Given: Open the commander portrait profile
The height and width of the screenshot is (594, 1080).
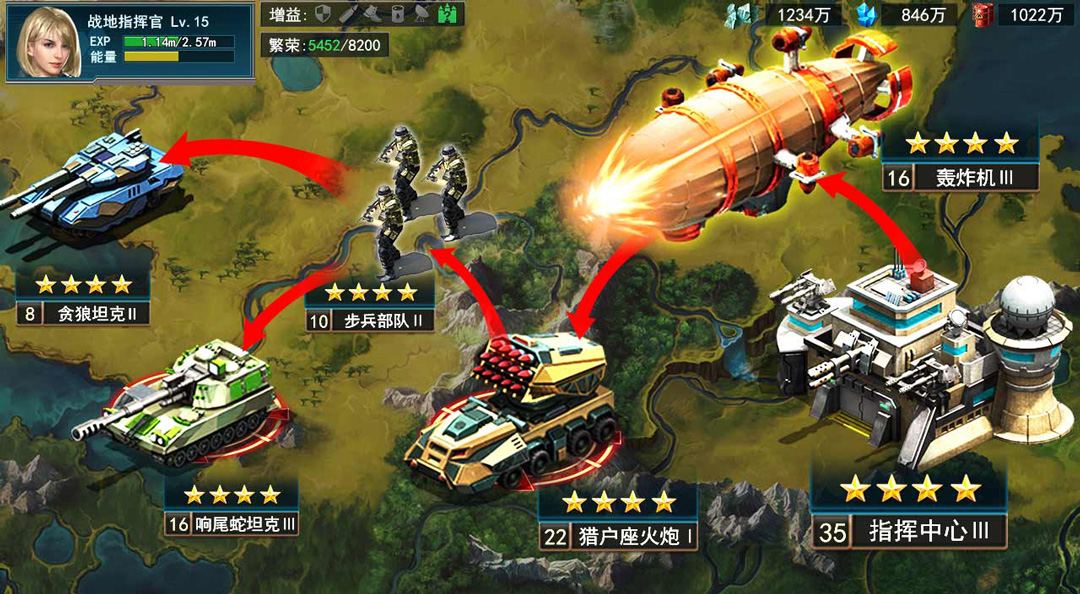Looking at the screenshot, I should pos(46,42).
